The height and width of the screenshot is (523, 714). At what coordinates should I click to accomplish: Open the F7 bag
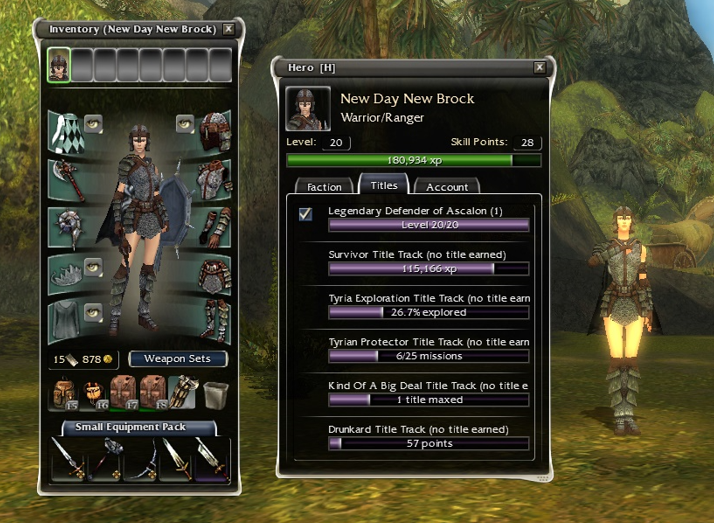[122, 391]
